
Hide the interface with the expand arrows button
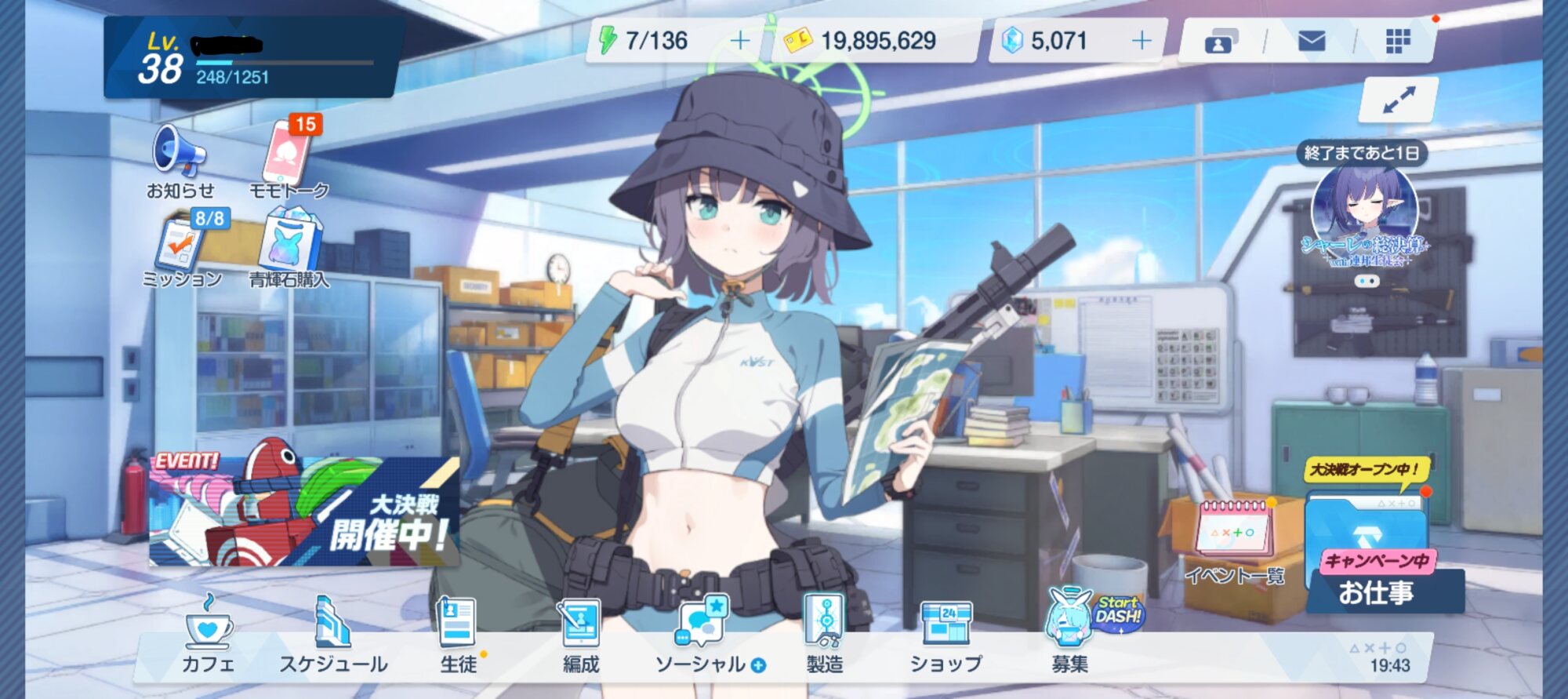(1399, 100)
